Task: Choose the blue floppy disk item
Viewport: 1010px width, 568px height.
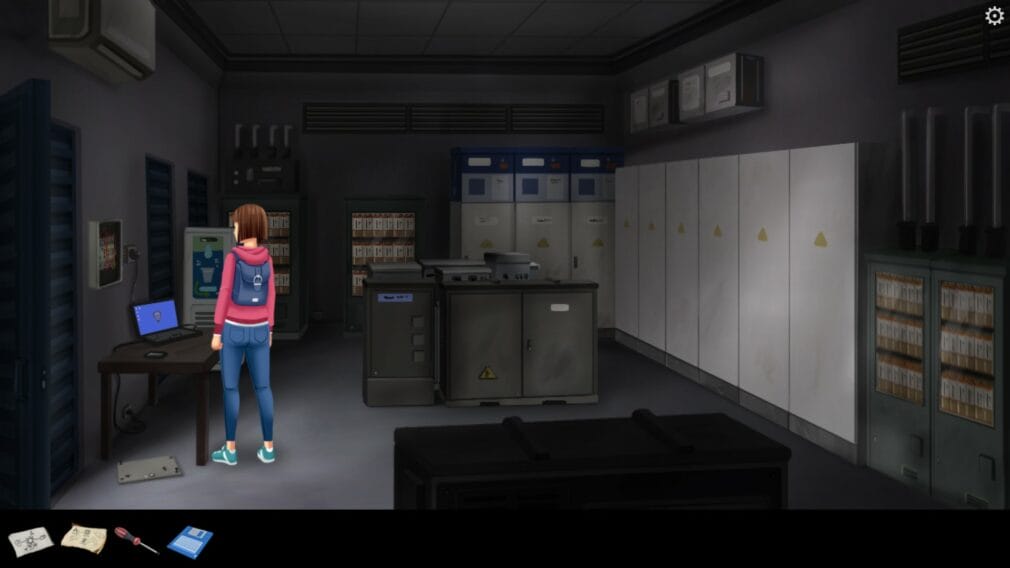Action: point(190,541)
